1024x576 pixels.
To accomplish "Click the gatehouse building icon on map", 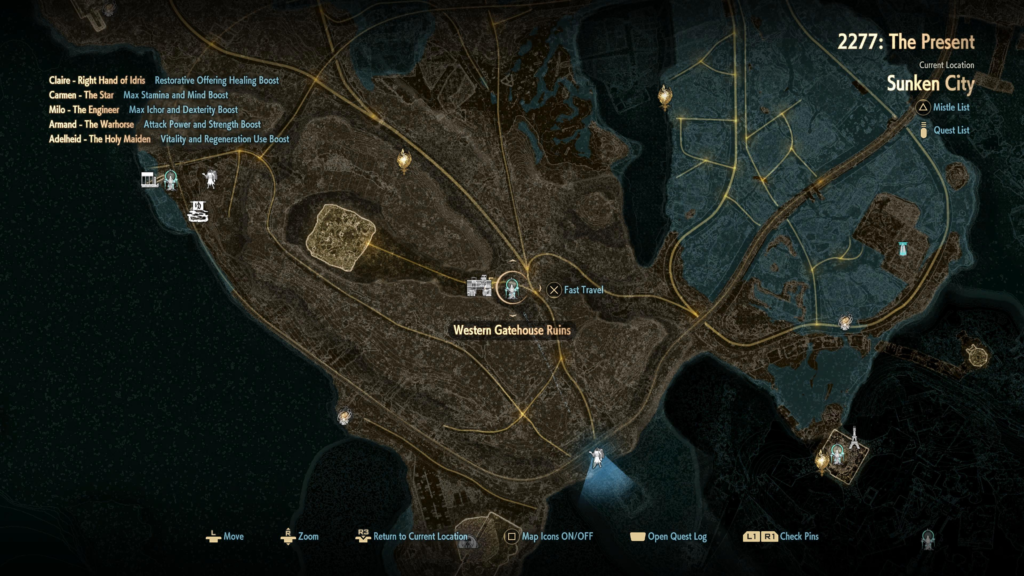I will click(x=480, y=288).
